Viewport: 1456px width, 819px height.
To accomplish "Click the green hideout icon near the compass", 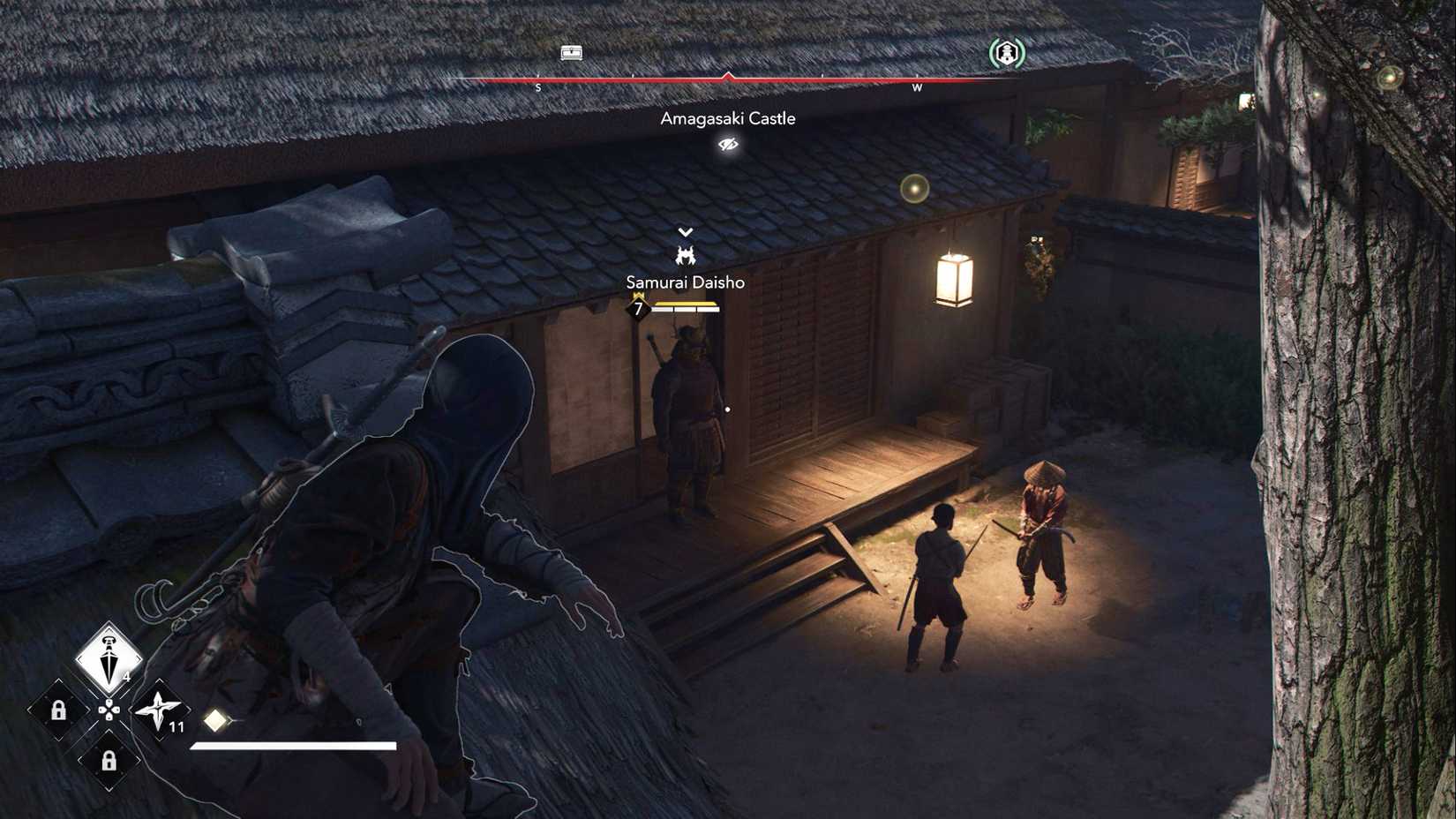I will click(x=1006, y=53).
